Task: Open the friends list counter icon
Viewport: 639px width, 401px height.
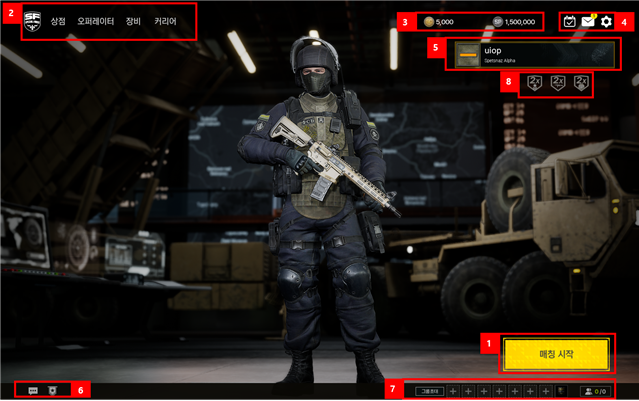Action: coord(594,390)
